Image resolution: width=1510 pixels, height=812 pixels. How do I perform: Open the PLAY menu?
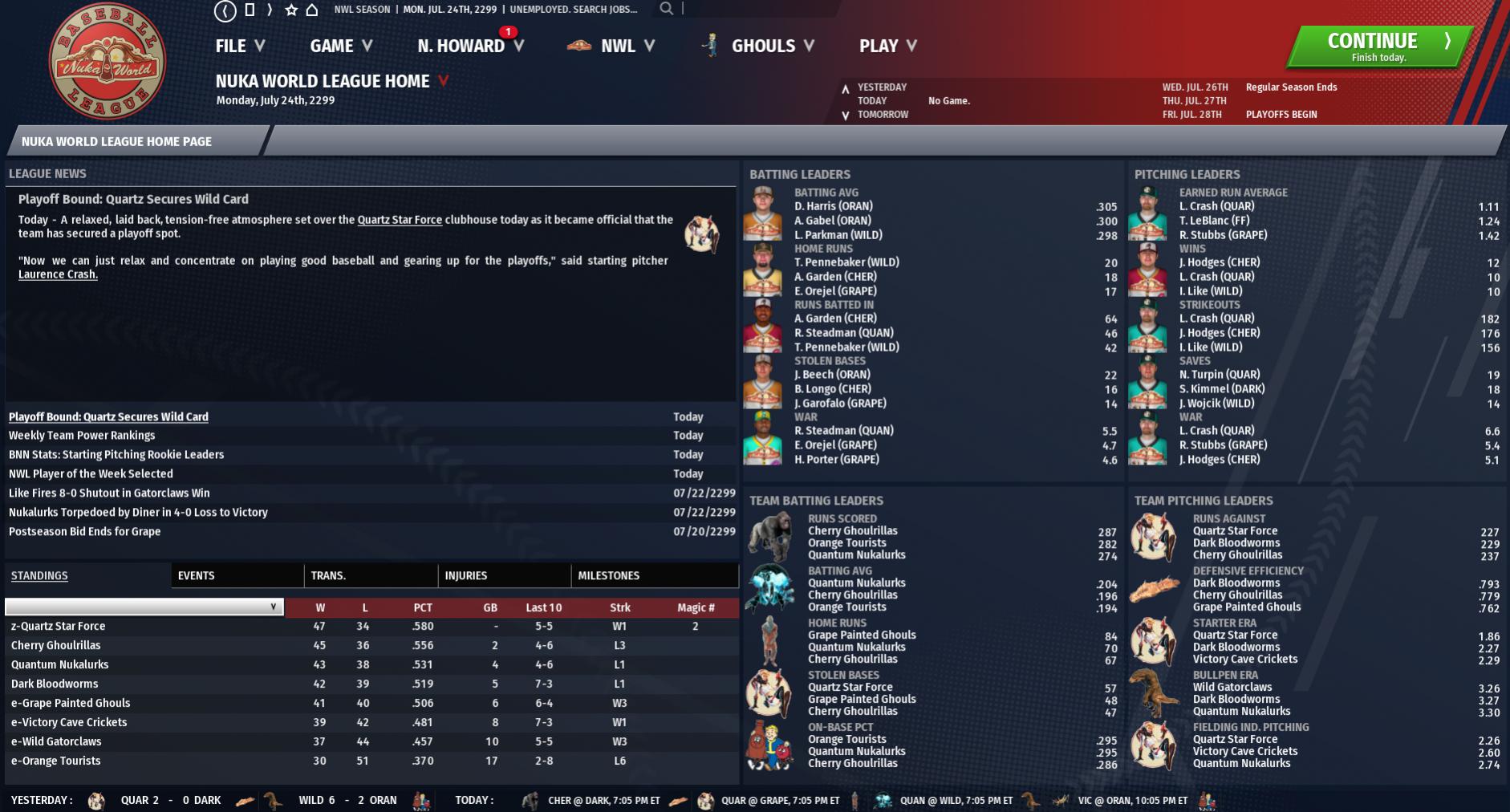pos(887,47)
